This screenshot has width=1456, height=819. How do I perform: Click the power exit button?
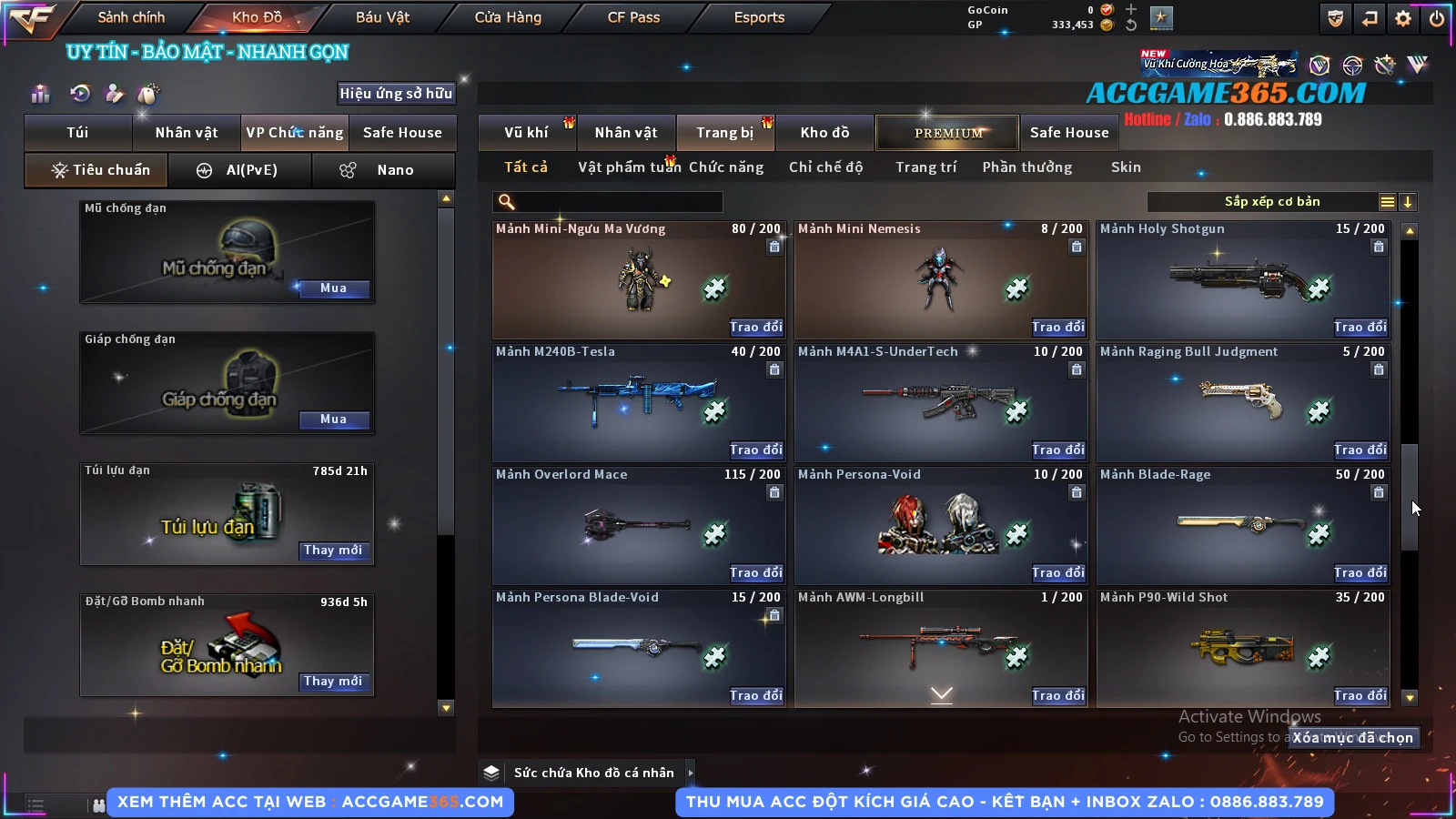[1437, 18]
